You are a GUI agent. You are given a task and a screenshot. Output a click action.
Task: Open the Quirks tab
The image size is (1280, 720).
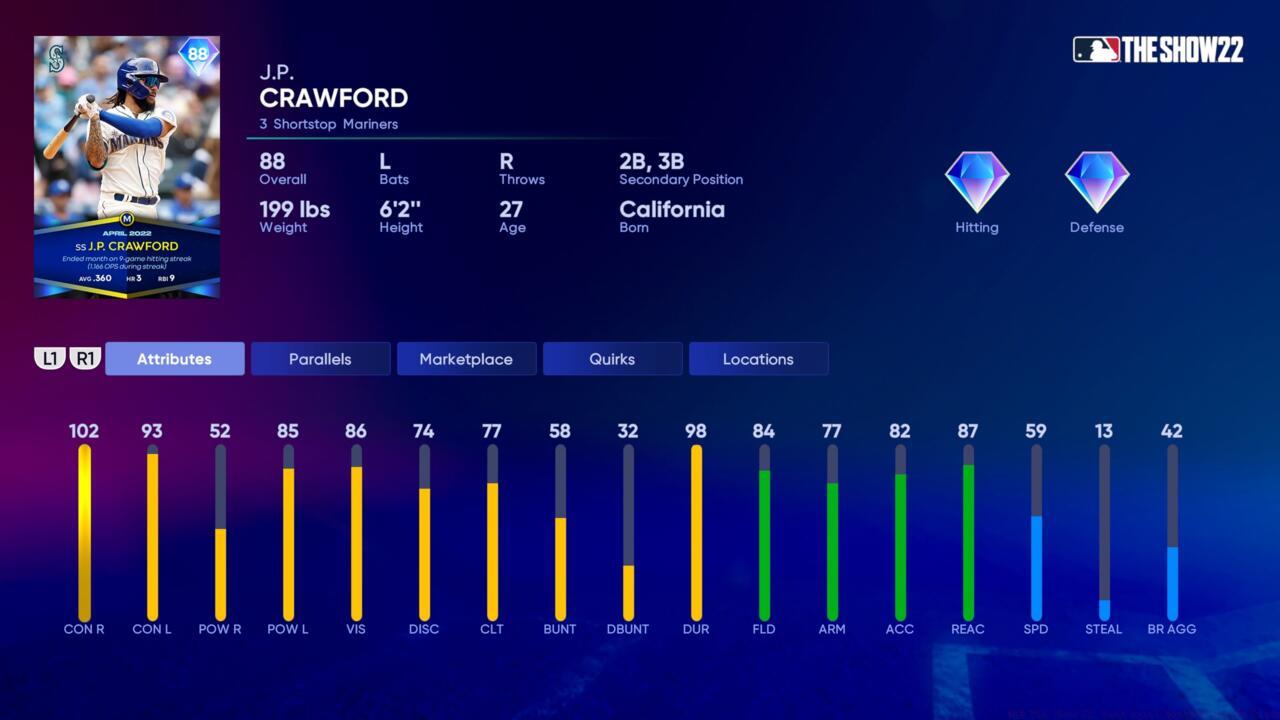point(612,358)
